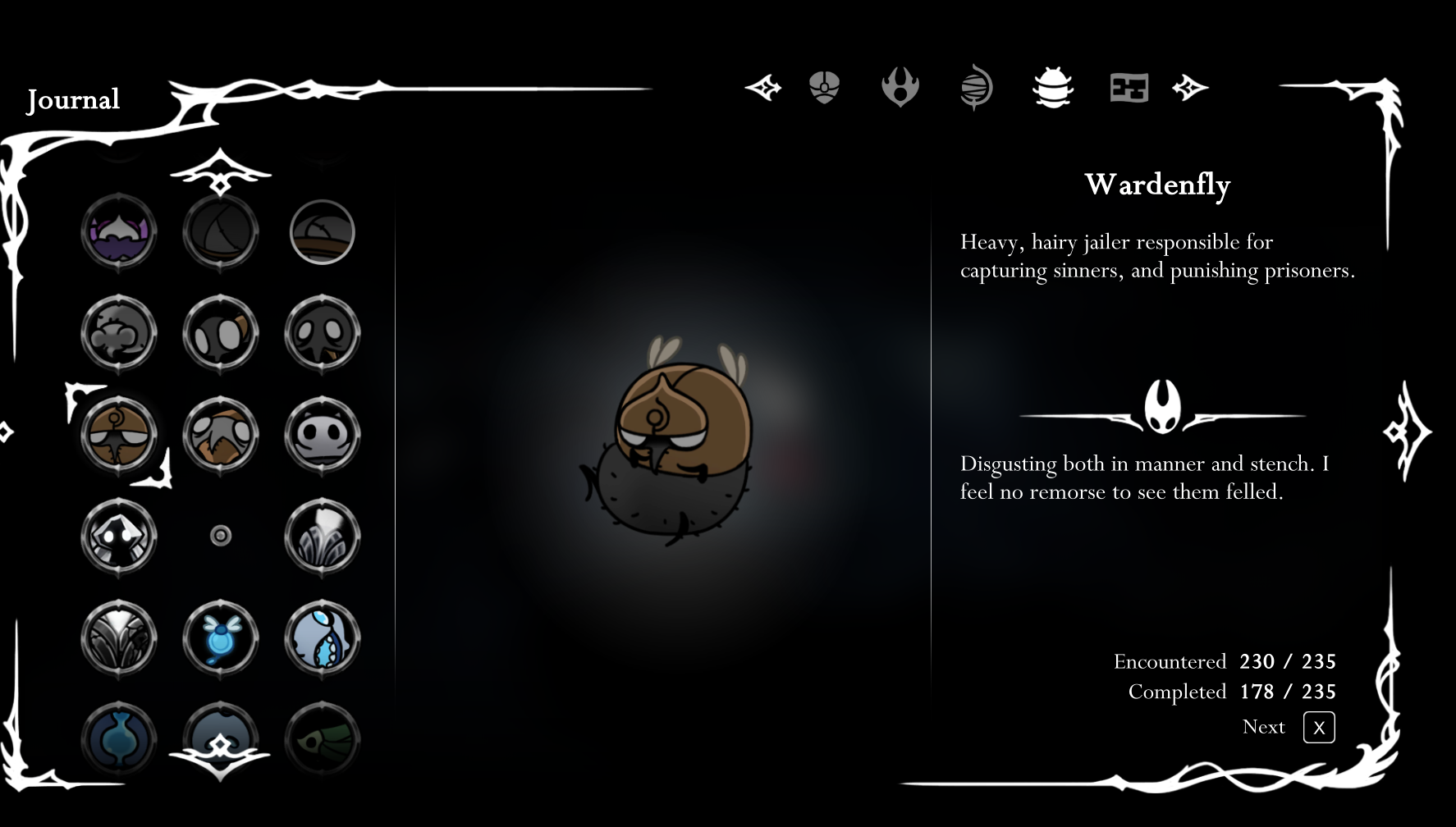Open the grey blob creature entry
1456x827 pixels.
119,334
